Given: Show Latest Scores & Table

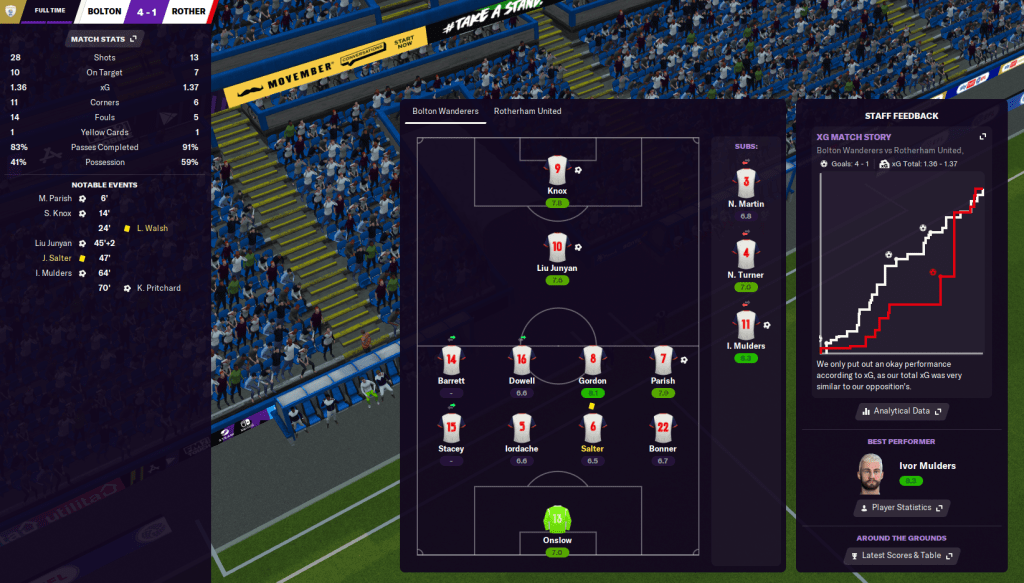Looking at the screenshot, I should click(902, 556).
